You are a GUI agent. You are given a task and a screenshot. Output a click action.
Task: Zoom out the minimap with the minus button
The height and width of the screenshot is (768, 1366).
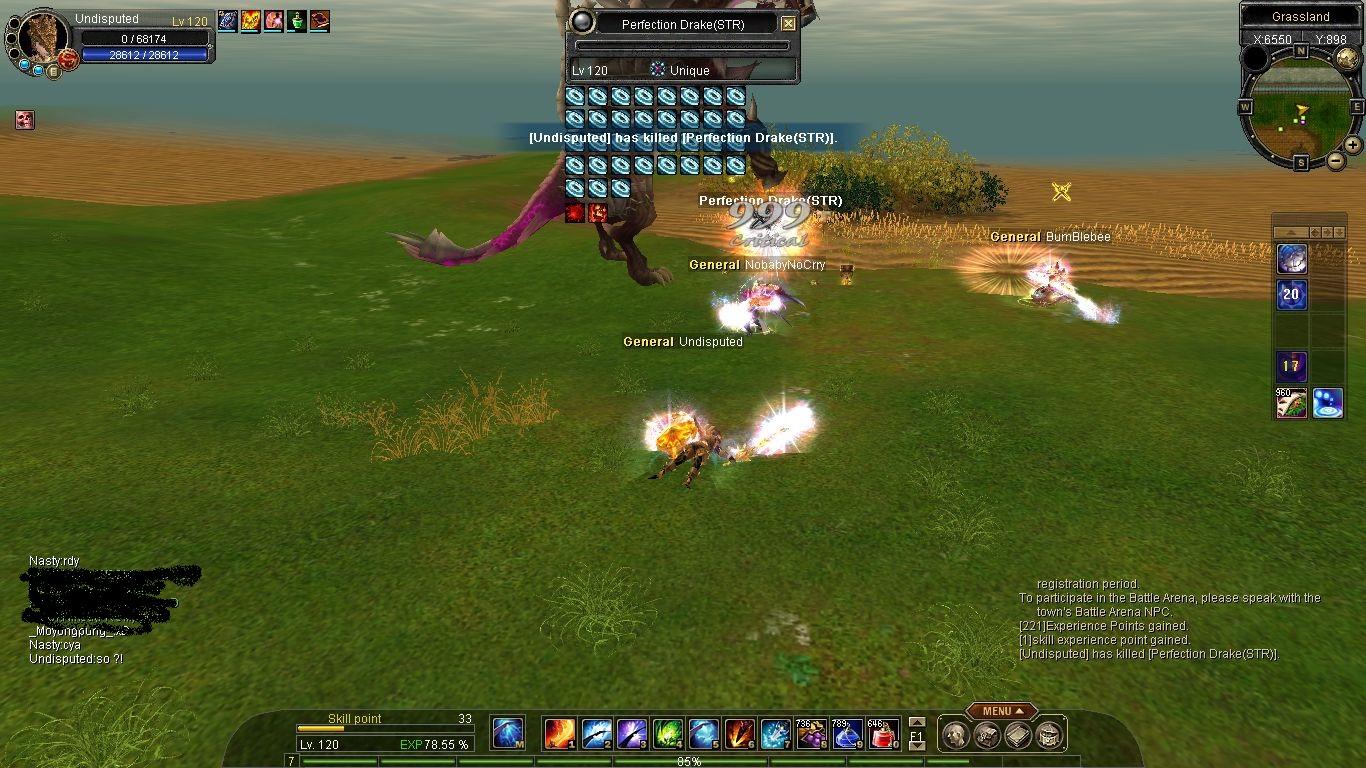[x=1336, y=160]
